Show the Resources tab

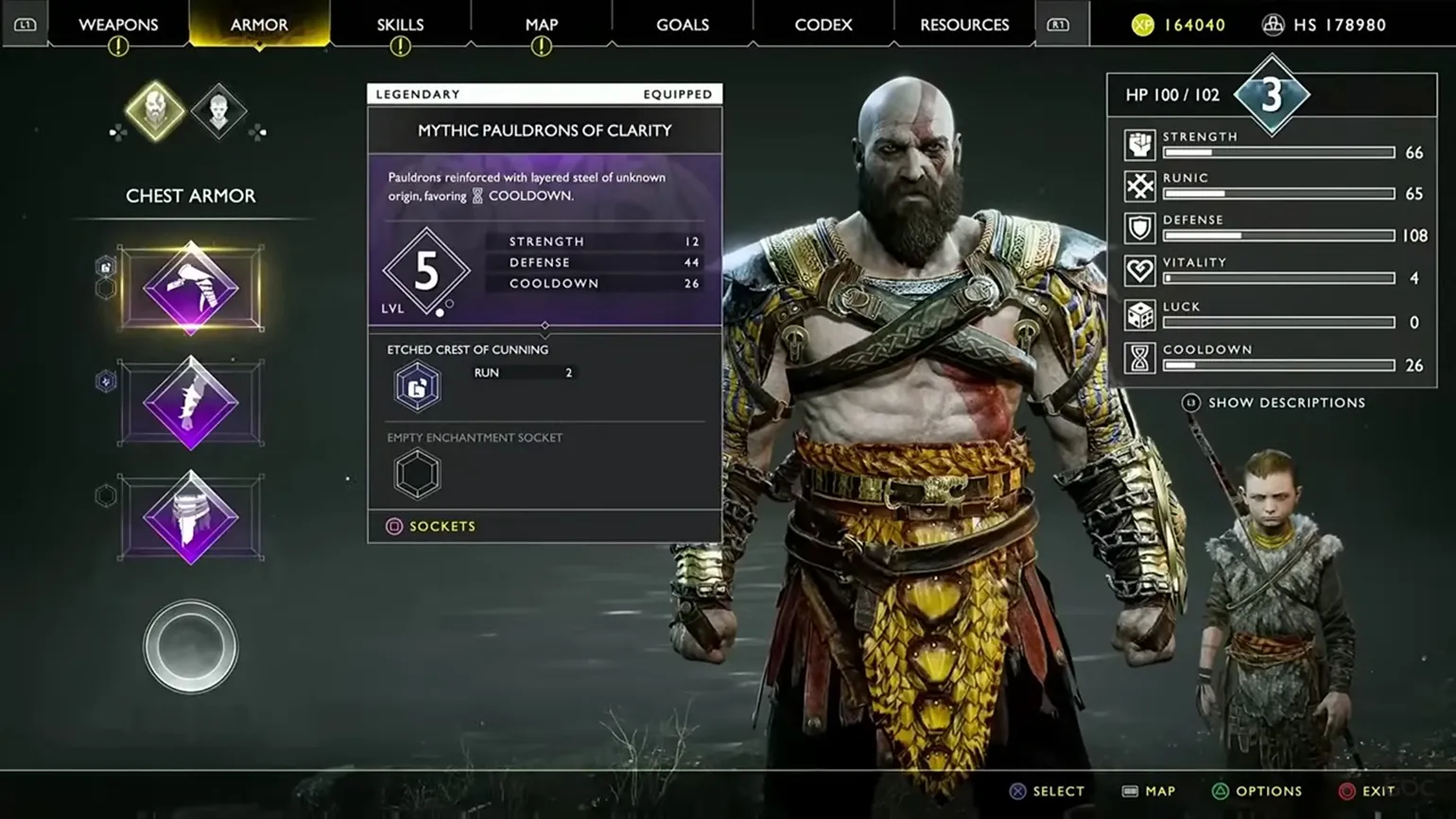coord(964,25)
